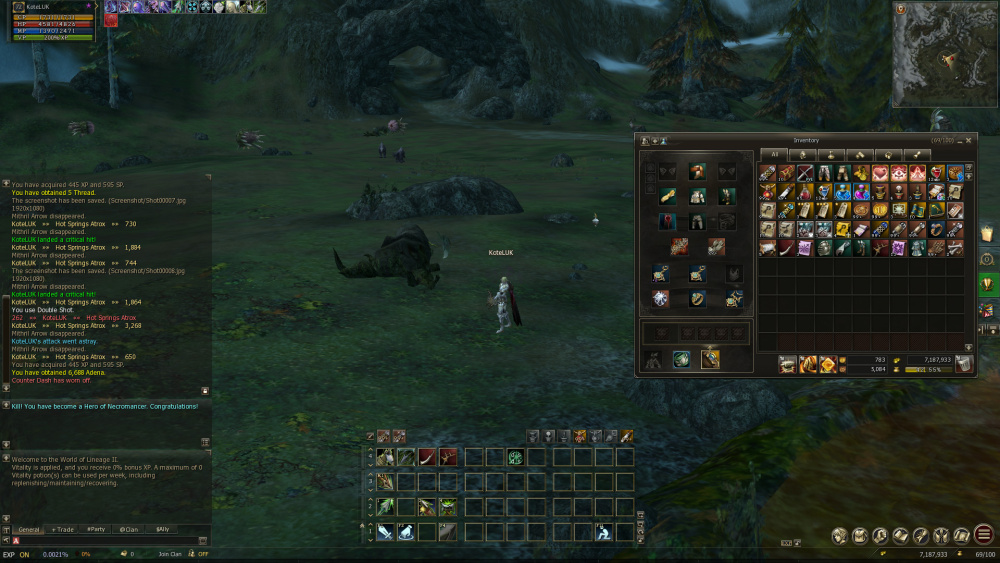Switch to the Party chat tab
The image size is (1000, 563).
click(96, 529)
